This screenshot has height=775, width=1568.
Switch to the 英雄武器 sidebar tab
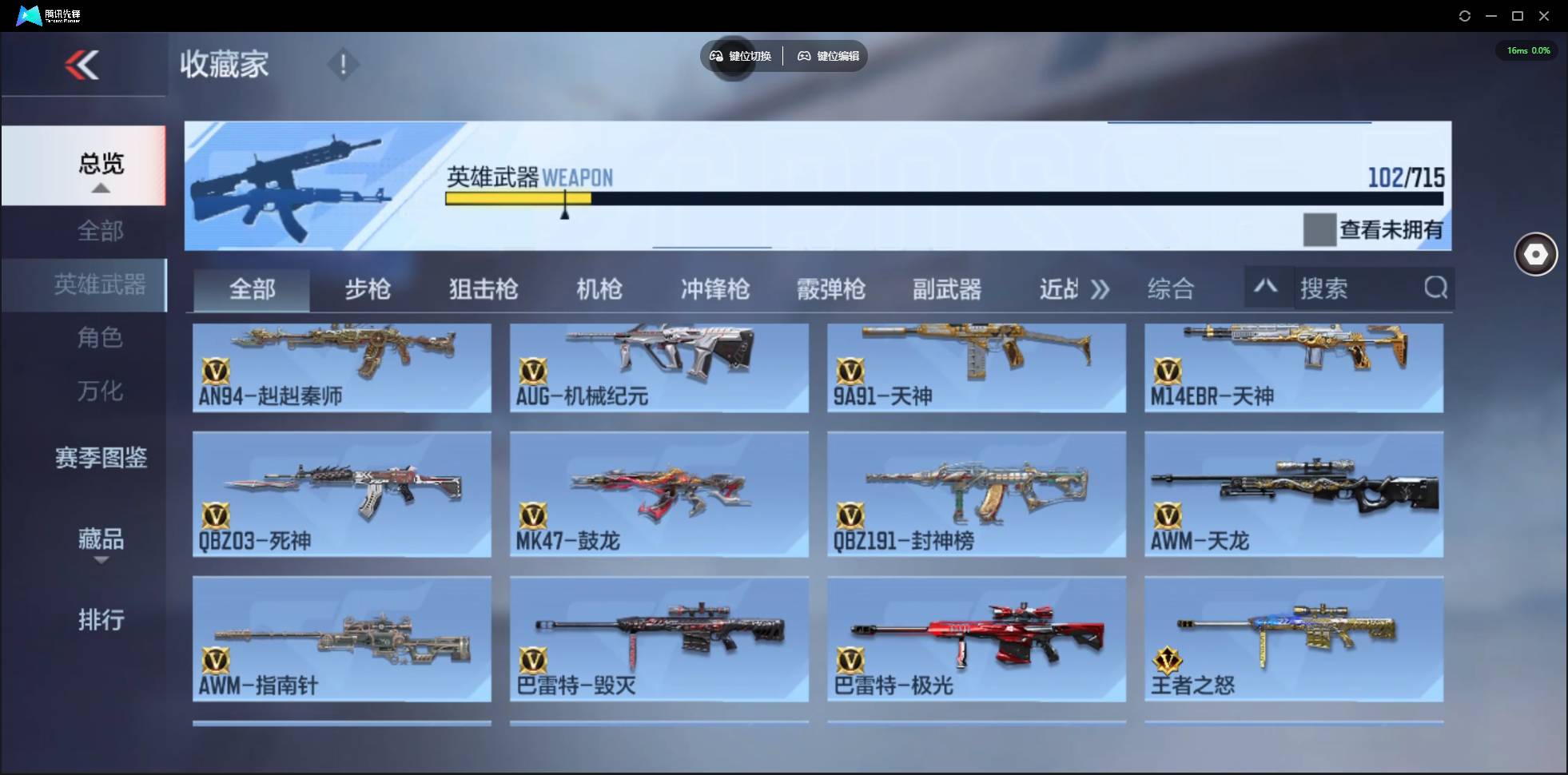pos(100,284)
